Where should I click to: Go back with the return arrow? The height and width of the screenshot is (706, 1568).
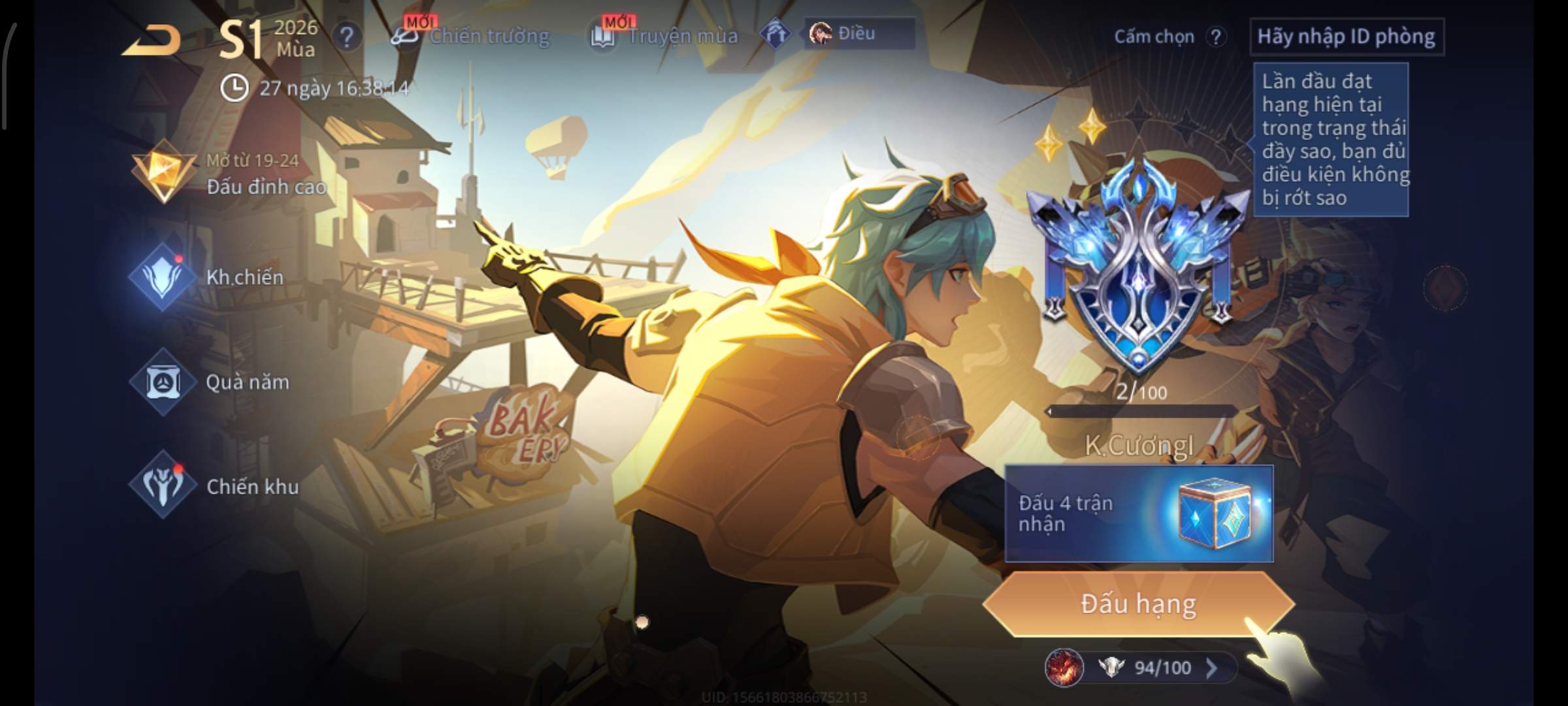coord(152,41)
